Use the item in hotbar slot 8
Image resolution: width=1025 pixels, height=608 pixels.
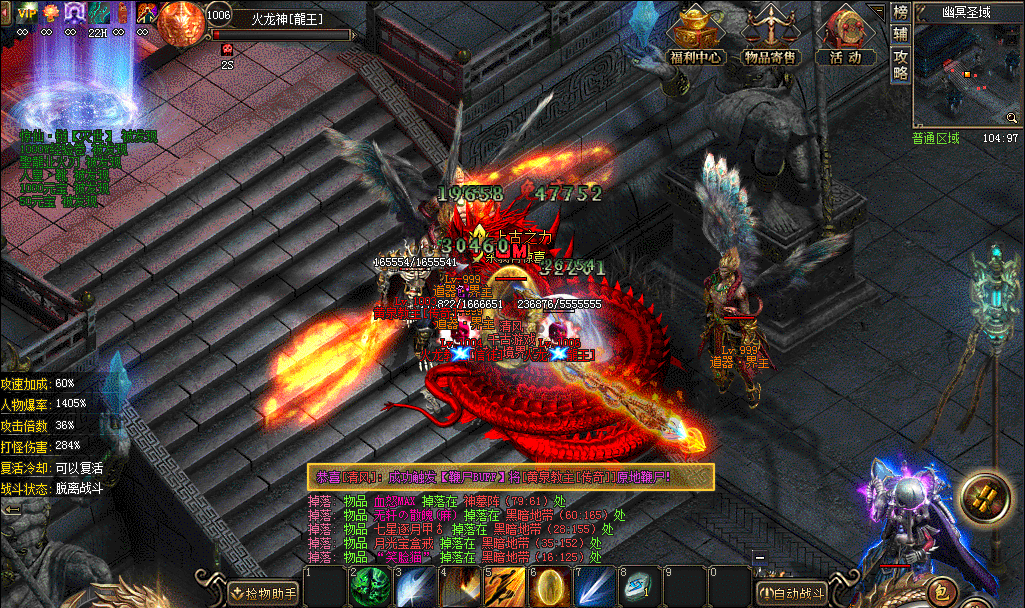pos(638,588)
